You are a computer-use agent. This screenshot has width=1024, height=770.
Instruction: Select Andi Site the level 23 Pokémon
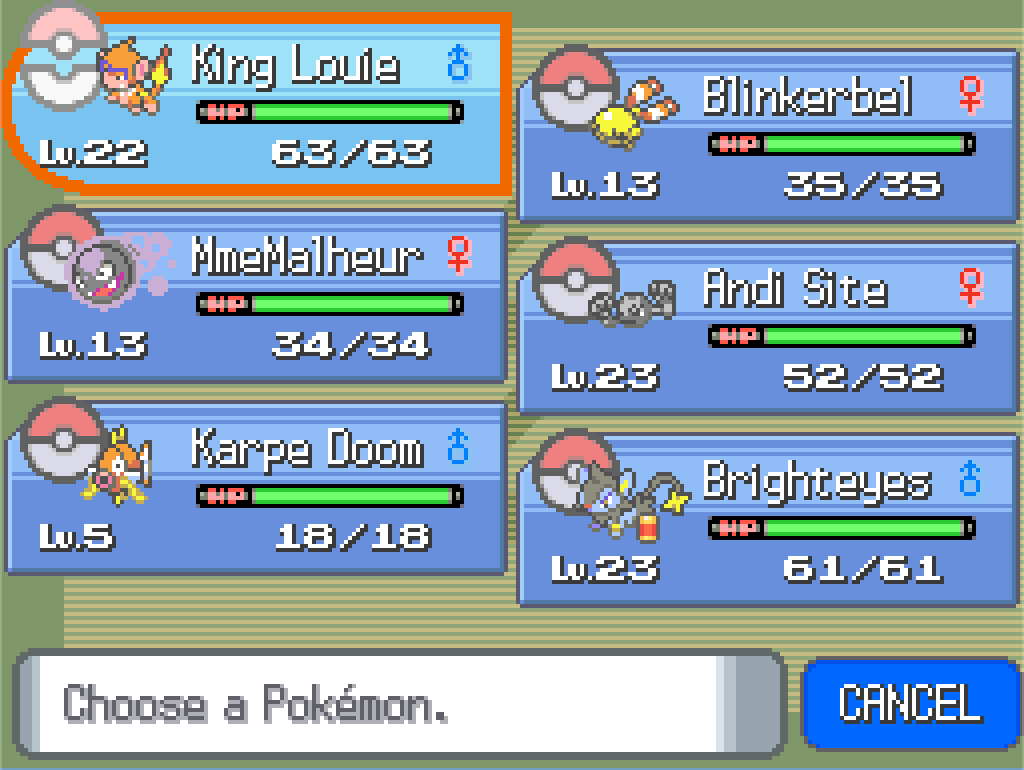(x=768, y=327)
